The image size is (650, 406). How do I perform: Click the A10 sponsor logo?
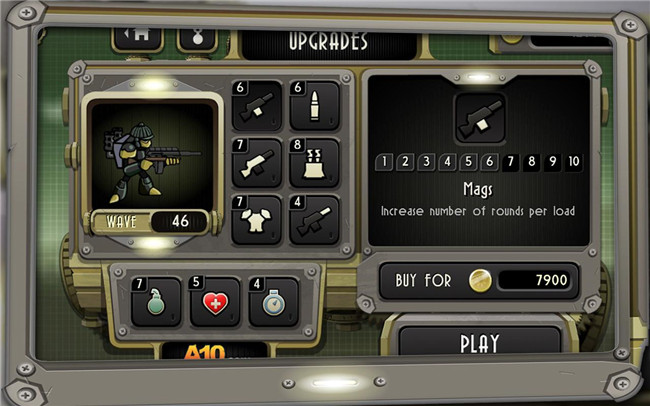(215, 351)
